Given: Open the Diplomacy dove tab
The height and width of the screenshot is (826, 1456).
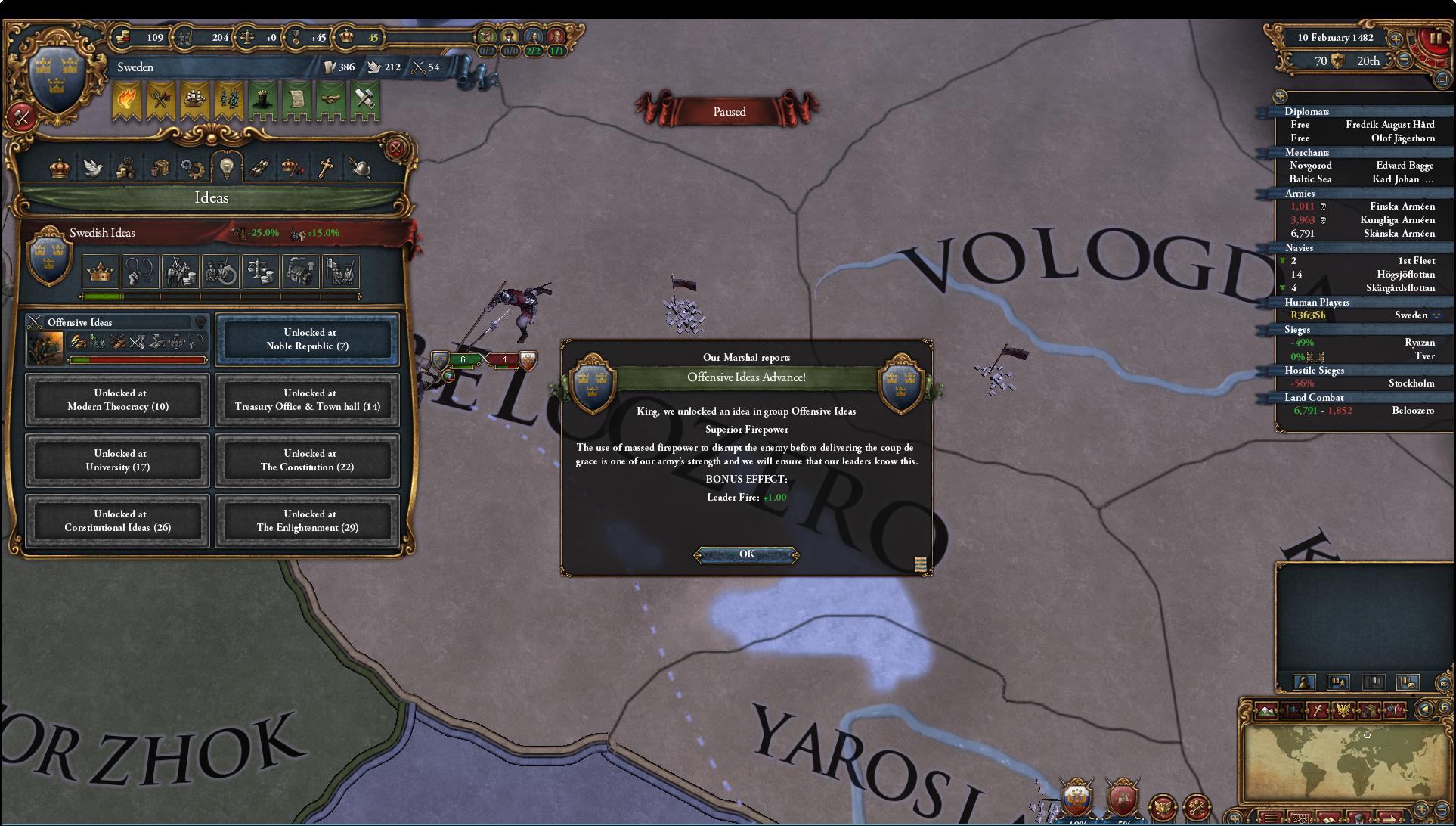Looking at the screenshot, I should pyautogui.click(x=94, y=168).
